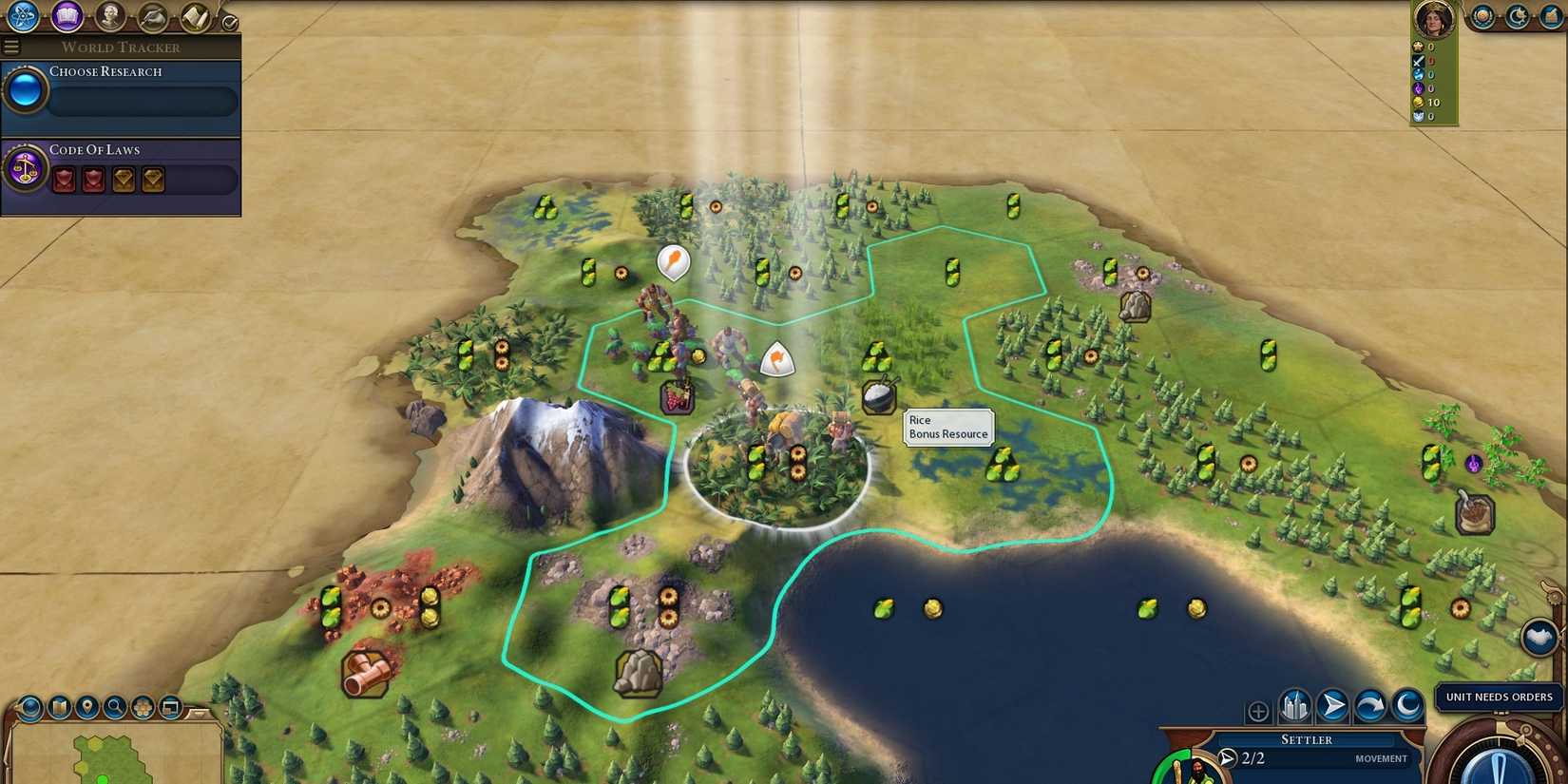Expand the World Tracker hamburger menu

coord(11,46)
